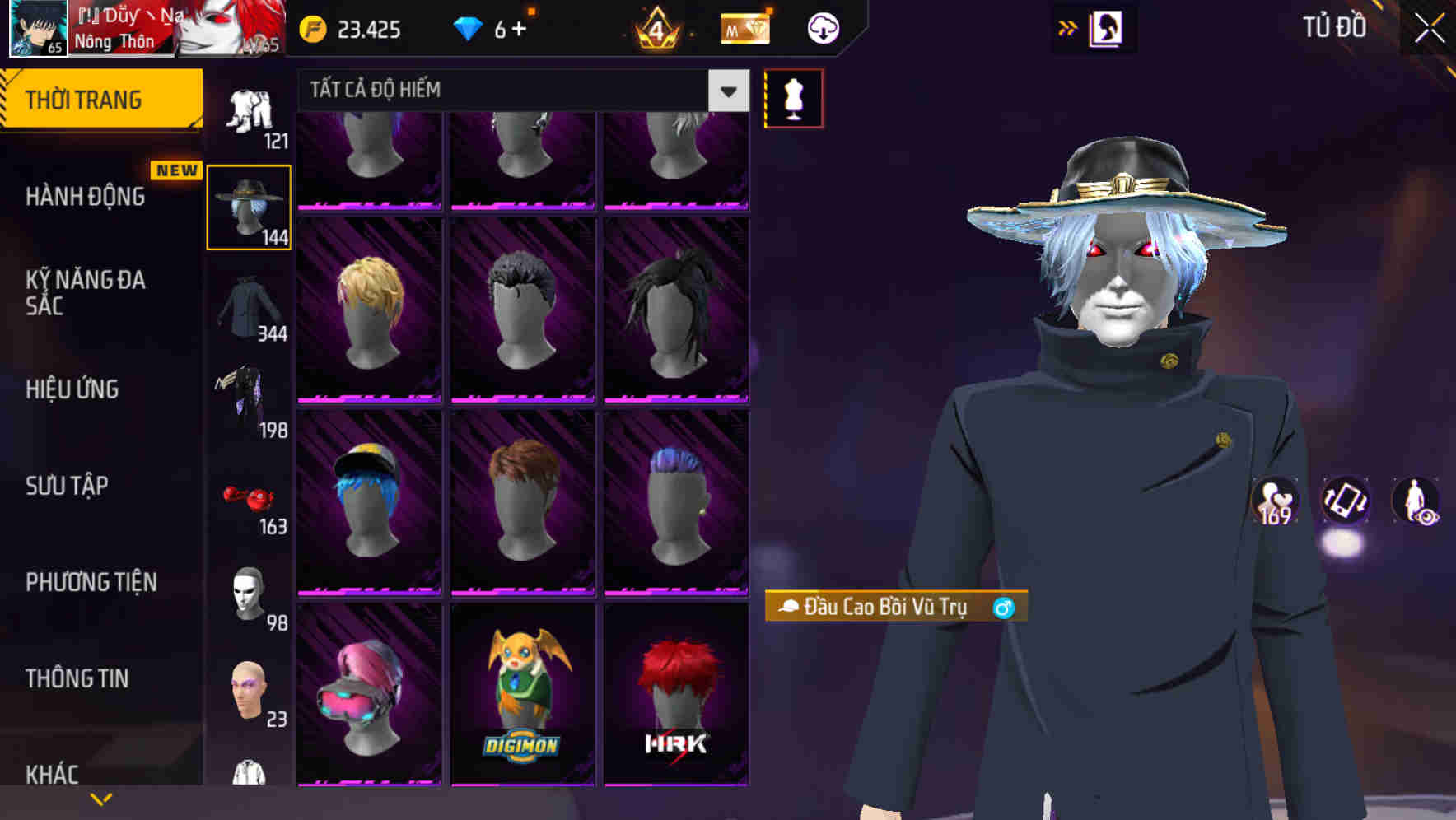Click the rank badge showing level 4
This screenshot has height=820, width=1456.
click(655, 27)
